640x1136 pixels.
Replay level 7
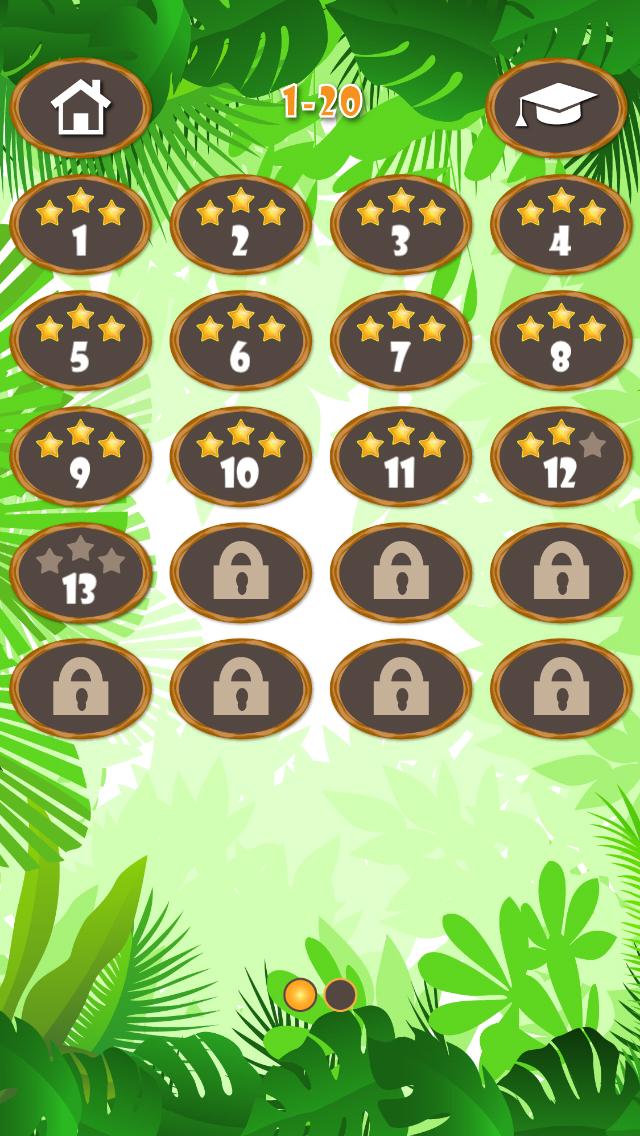click(401, 341)
